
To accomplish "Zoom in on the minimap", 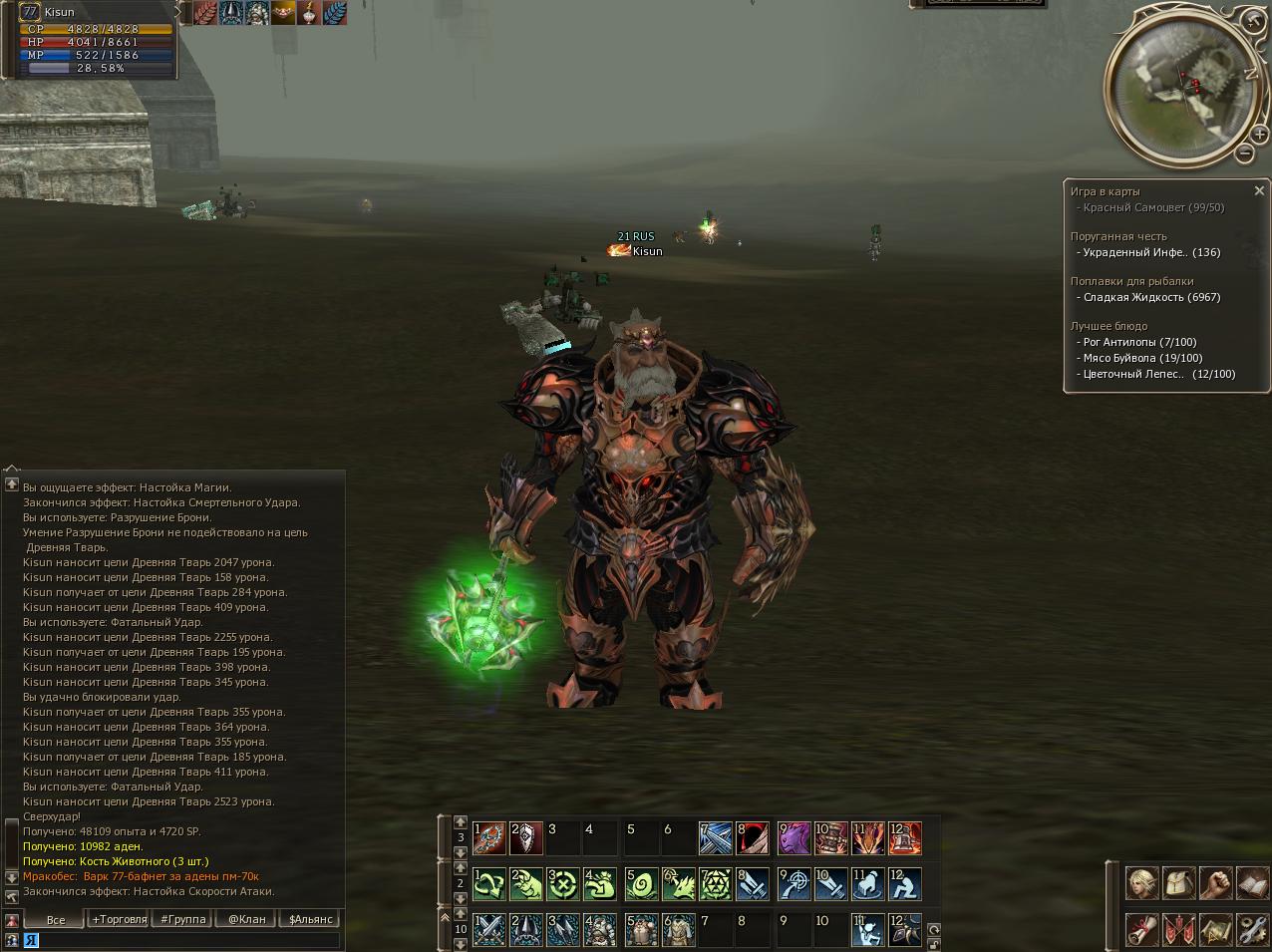I will (x=1261, y=134).
